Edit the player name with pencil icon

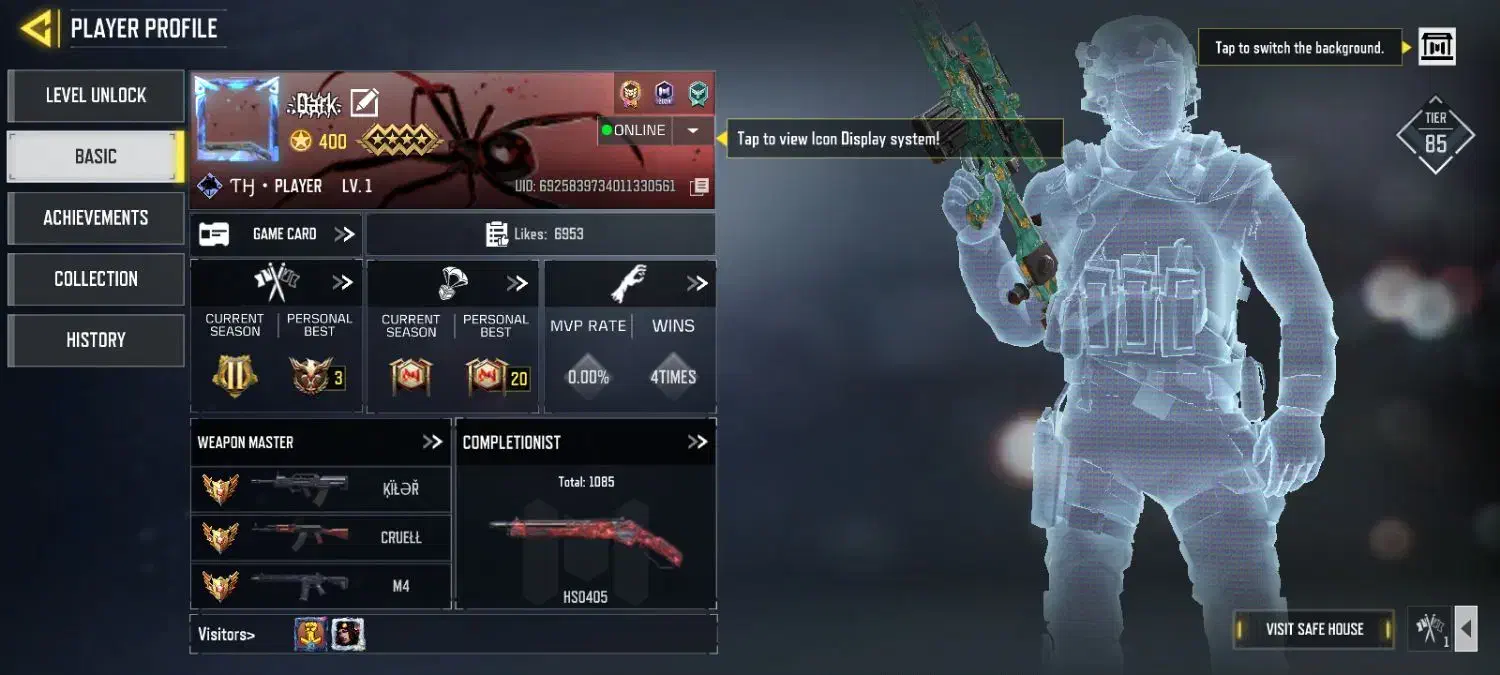coord(364,102)
